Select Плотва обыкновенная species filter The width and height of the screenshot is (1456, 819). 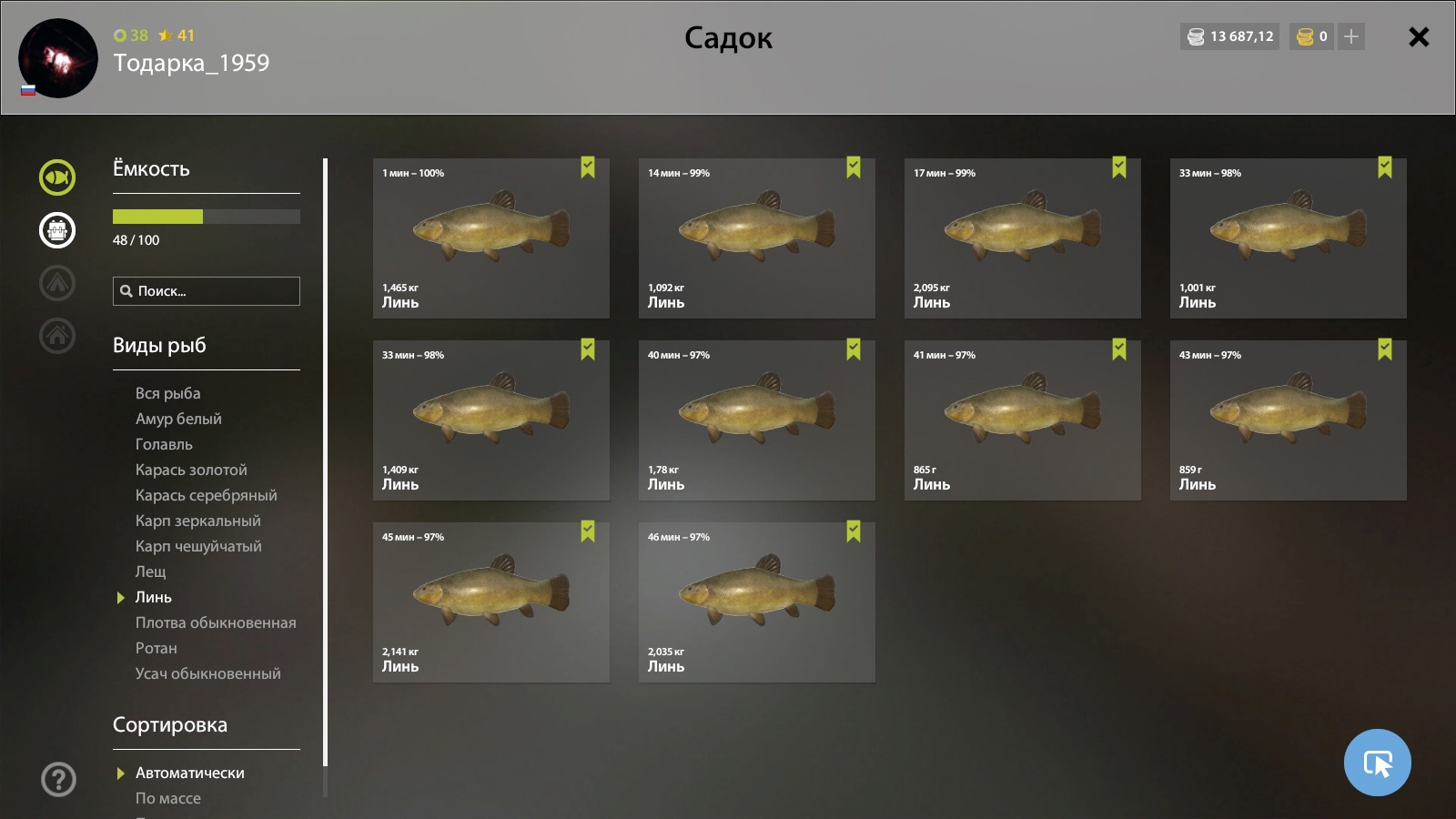click(x=216, y=622)
